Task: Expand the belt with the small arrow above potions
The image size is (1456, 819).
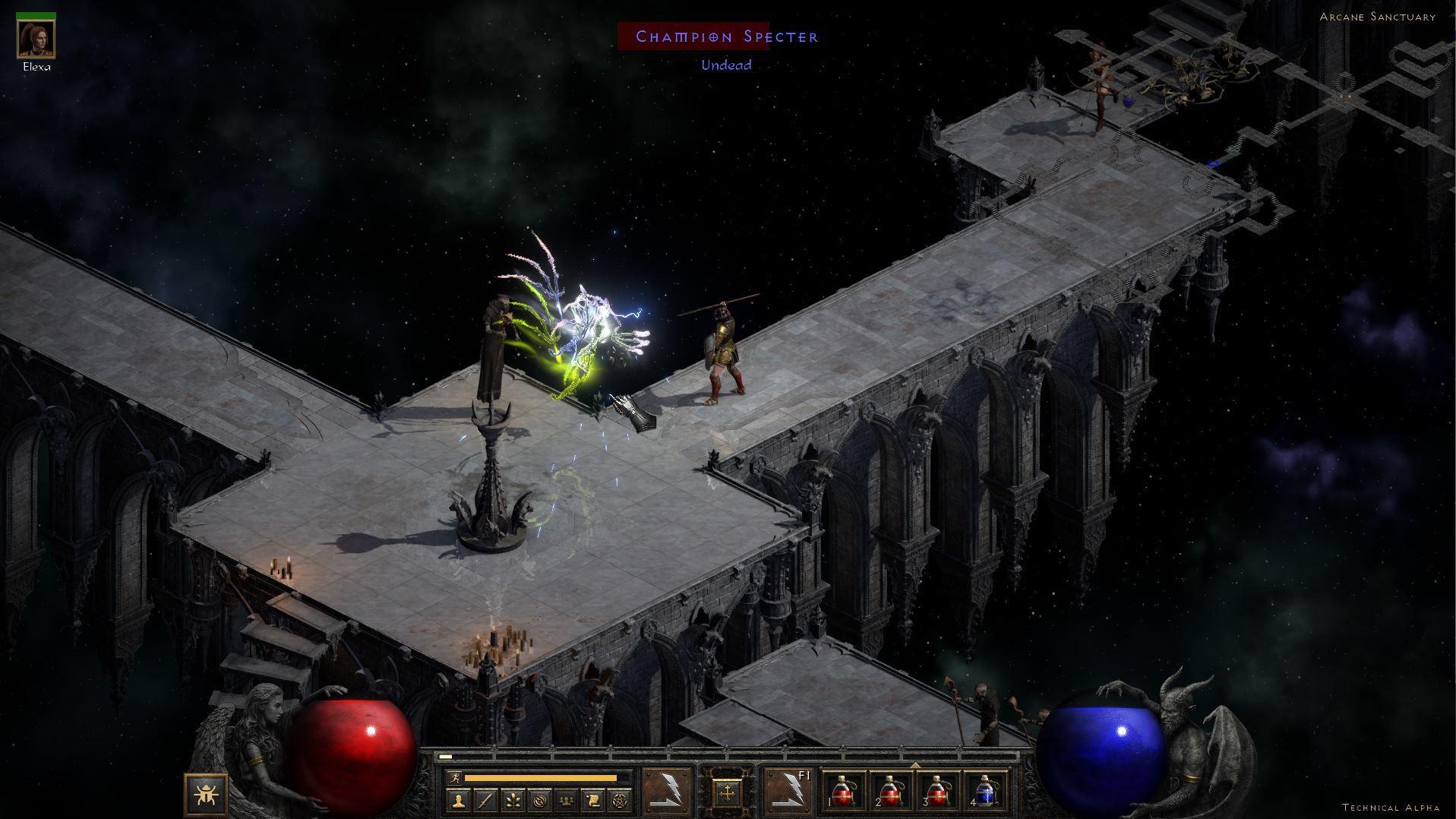Action: (915, 765)
